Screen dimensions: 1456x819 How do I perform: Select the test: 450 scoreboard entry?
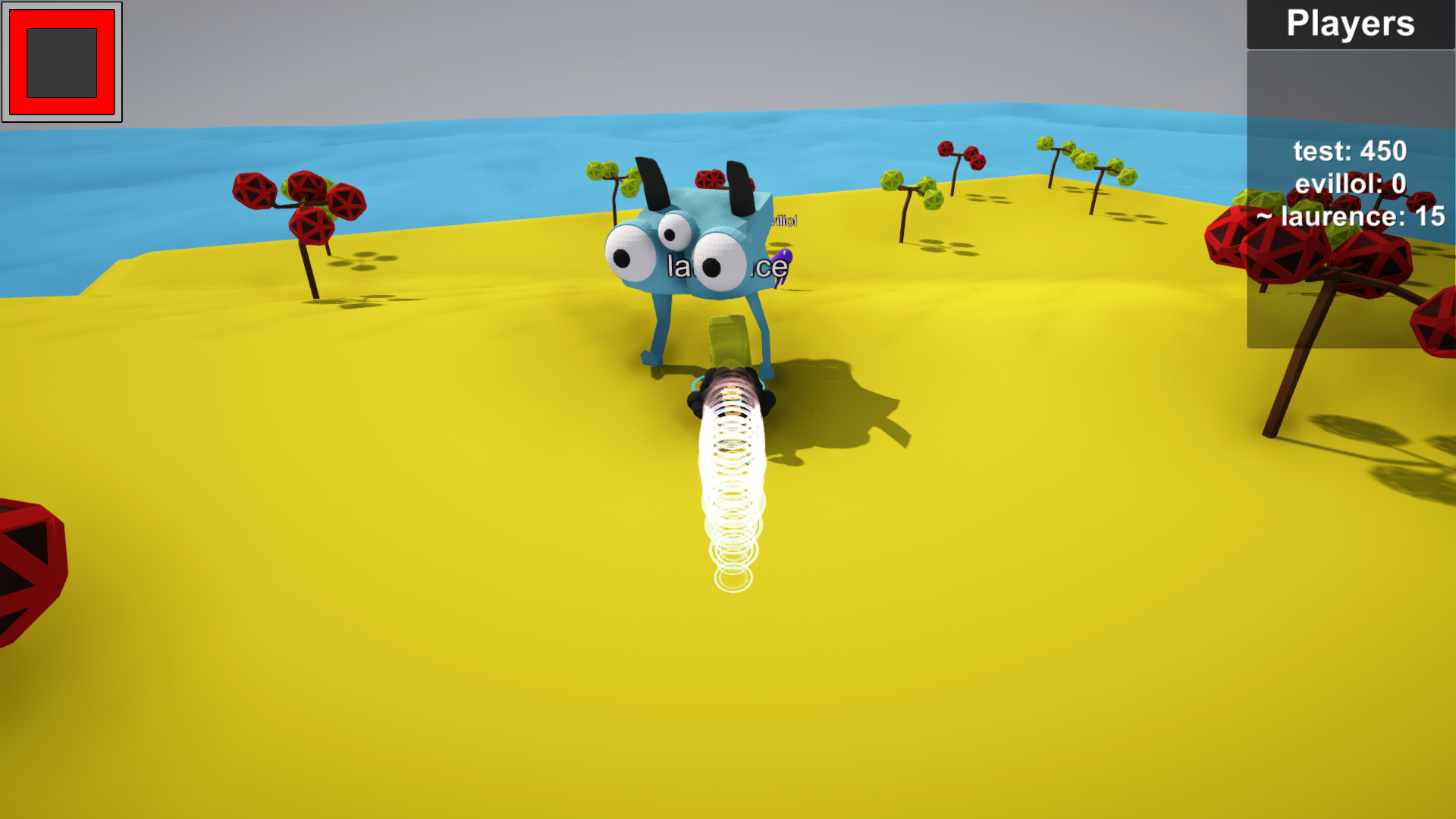point(1348,151)
